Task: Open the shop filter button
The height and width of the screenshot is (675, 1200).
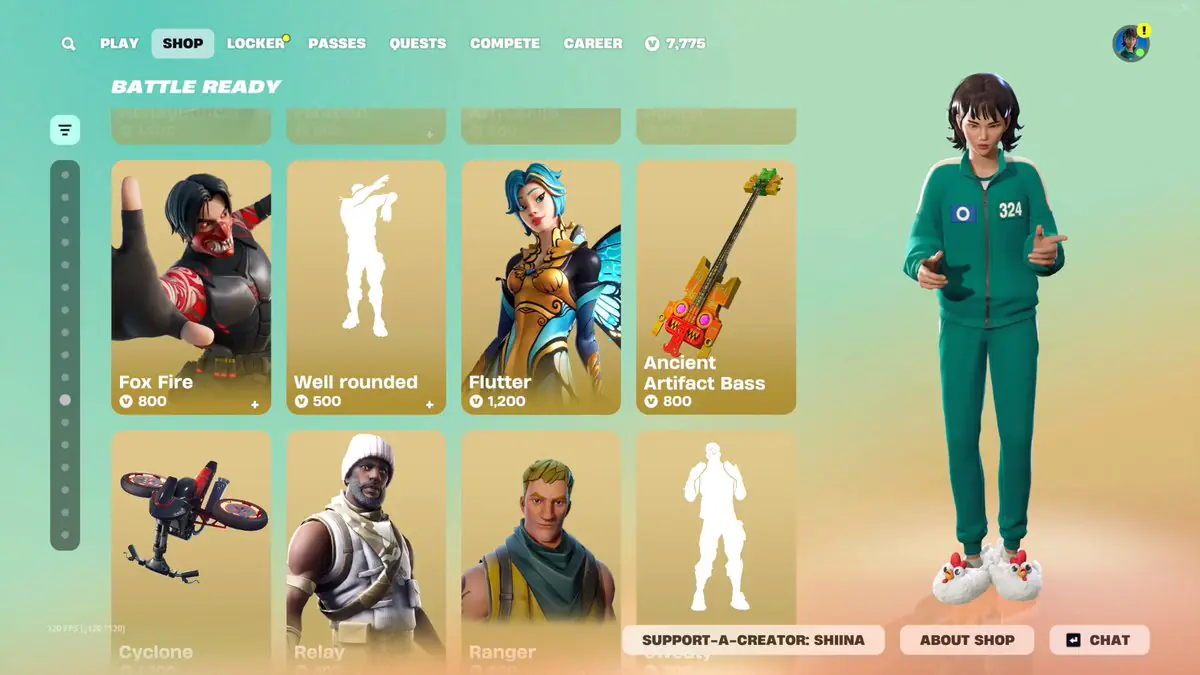Action: 65,129
